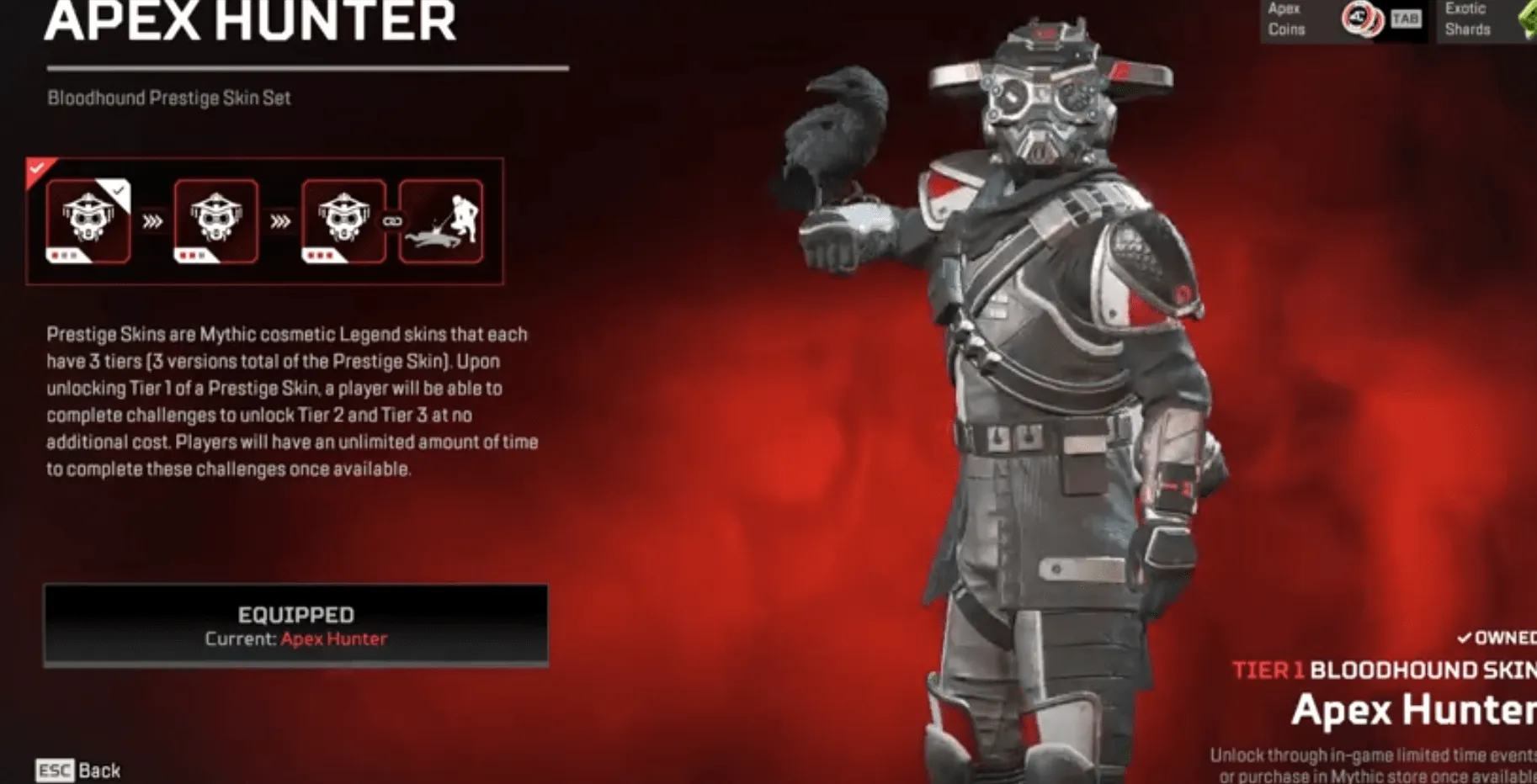Select the Tier 1 Bloodhound skin icon
Viewport: 1537px width, 784px height.
[87, 220]
